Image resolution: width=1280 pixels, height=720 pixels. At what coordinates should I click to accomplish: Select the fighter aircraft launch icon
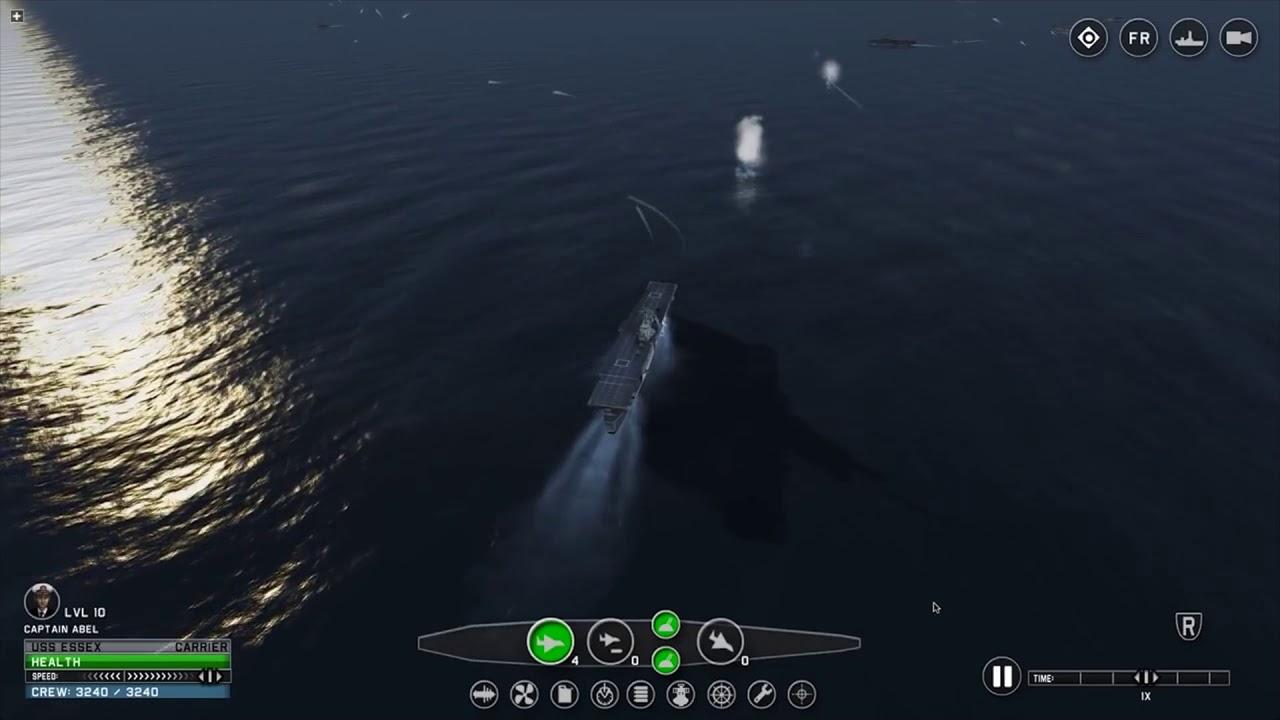(x=549, y=642)
